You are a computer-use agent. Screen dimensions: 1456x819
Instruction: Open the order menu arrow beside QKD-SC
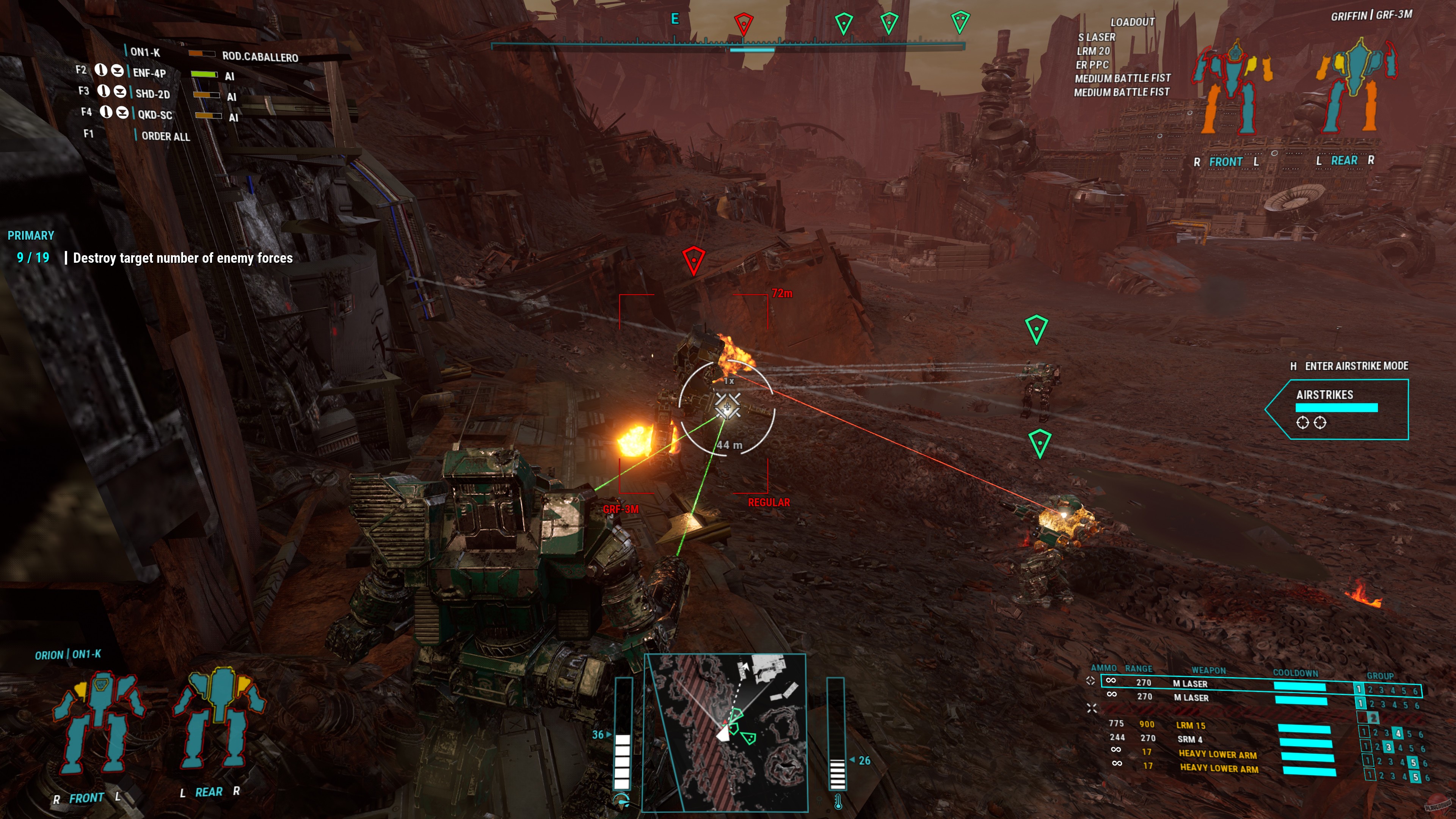pyautogui.click(x=123, y=113)
